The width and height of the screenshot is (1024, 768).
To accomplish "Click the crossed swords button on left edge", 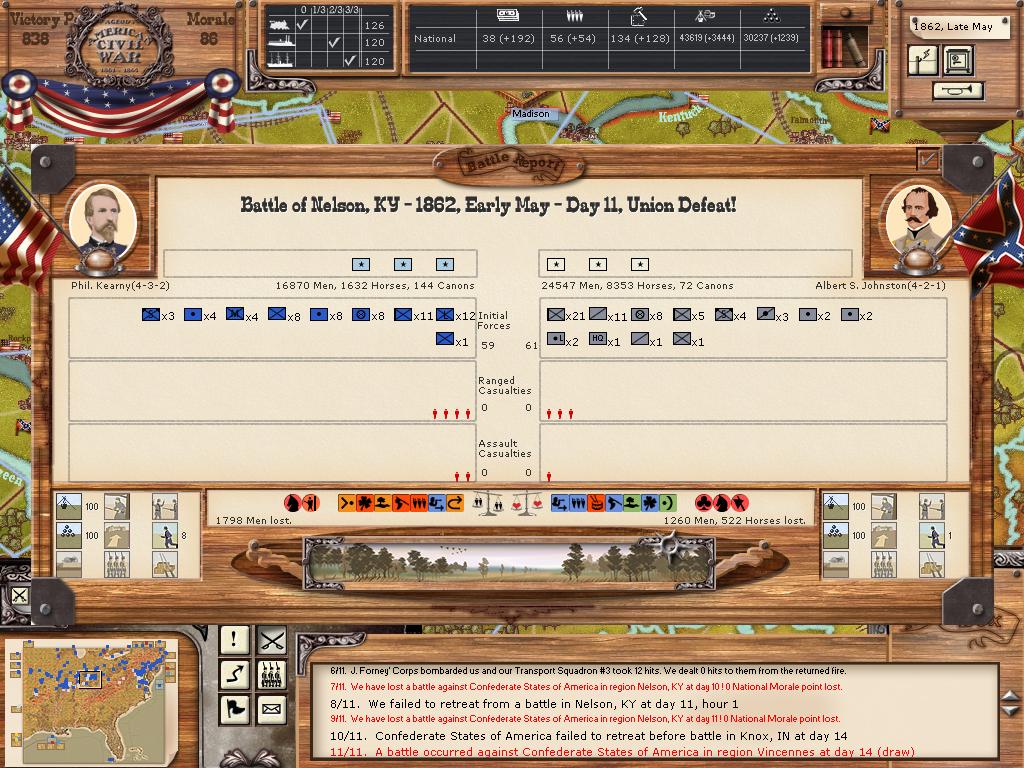I will click(19, 597).
